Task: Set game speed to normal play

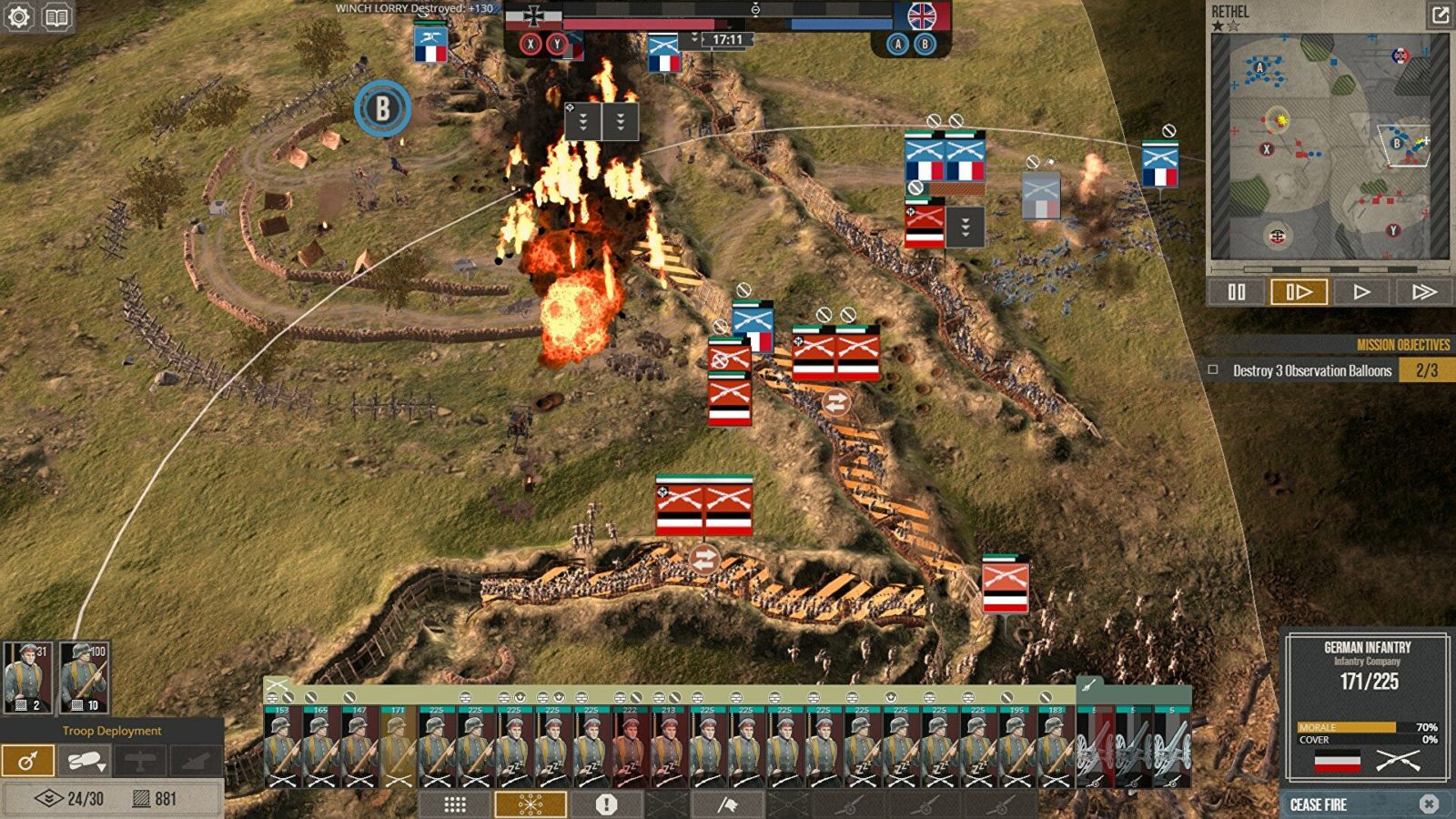Action: pyautogui.click(x=1361, y=292)
